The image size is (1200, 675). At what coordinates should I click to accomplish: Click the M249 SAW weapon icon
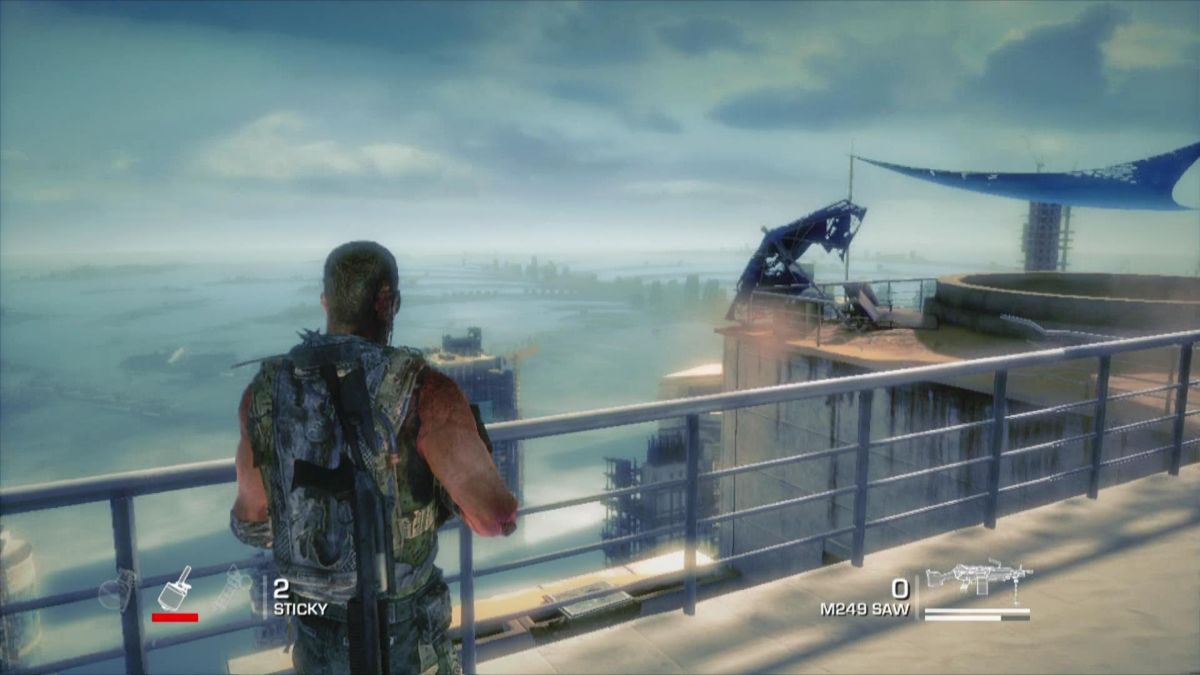978,578
